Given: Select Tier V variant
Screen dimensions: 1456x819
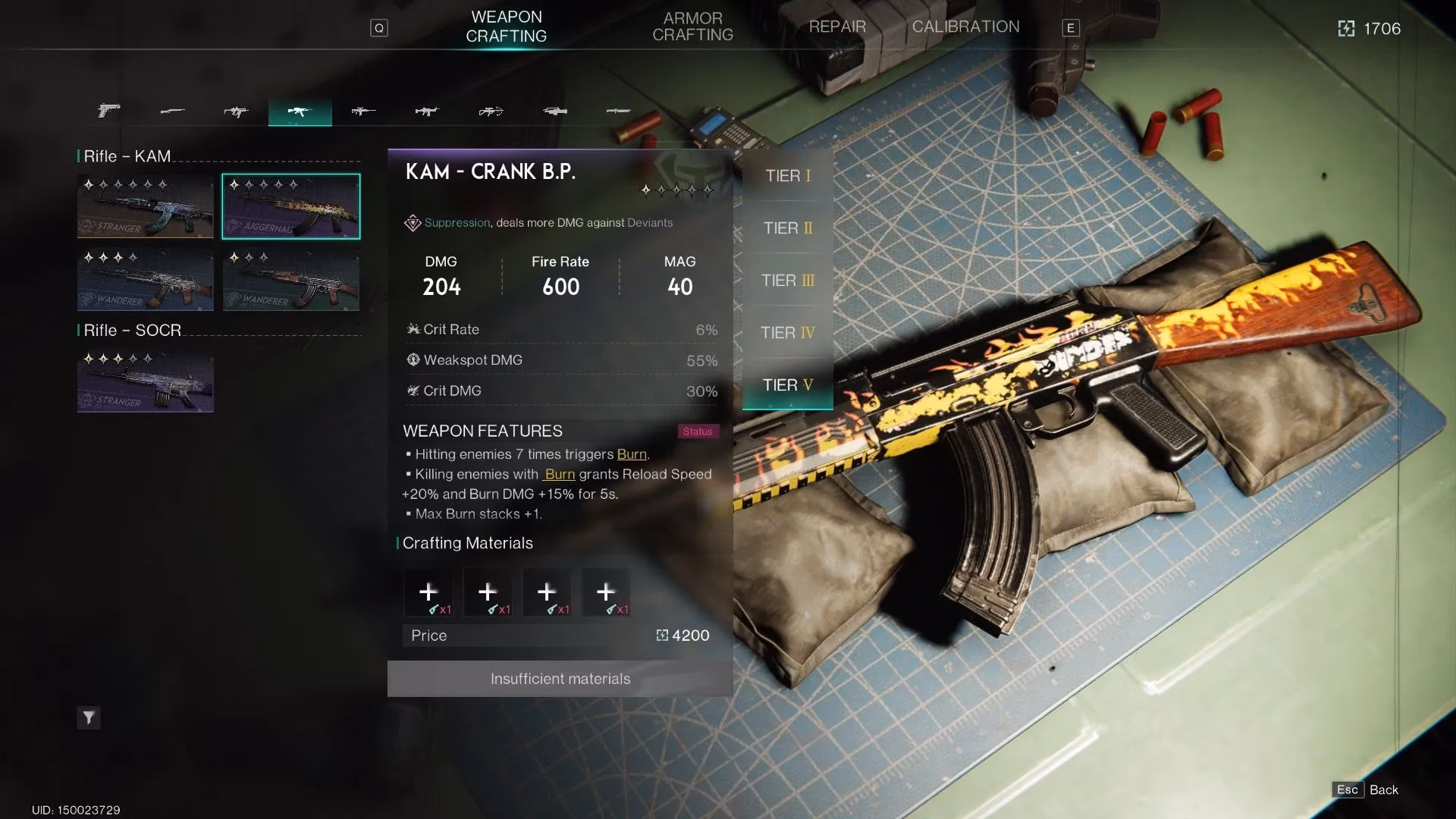Looking at the screenshot, I should pos(788,385).
